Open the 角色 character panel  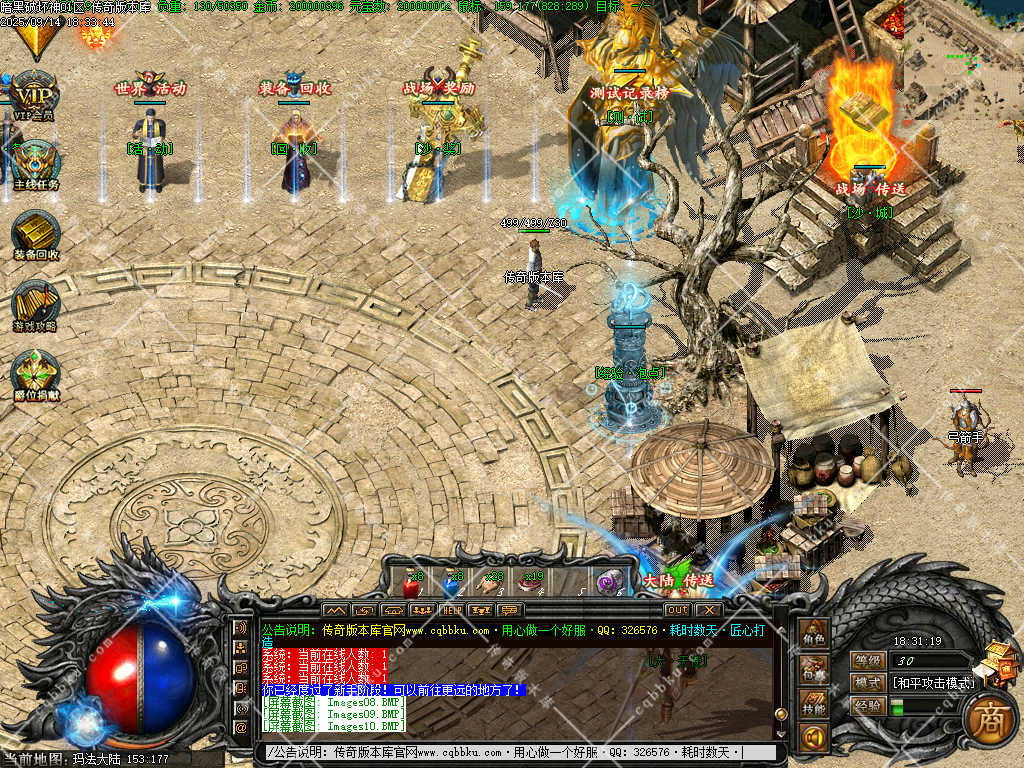click(x=813, y=635)
